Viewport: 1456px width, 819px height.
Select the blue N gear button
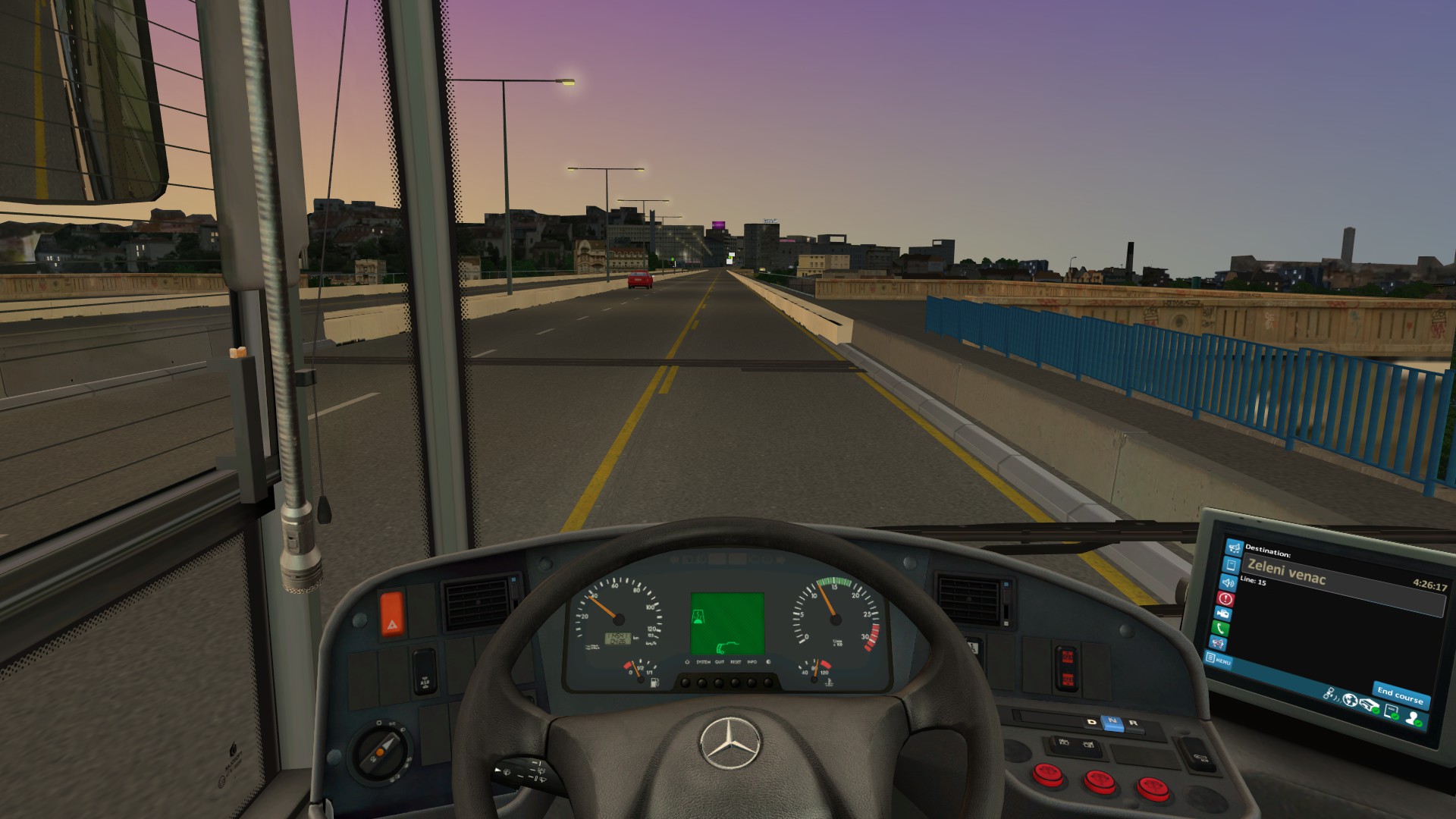1112,722
